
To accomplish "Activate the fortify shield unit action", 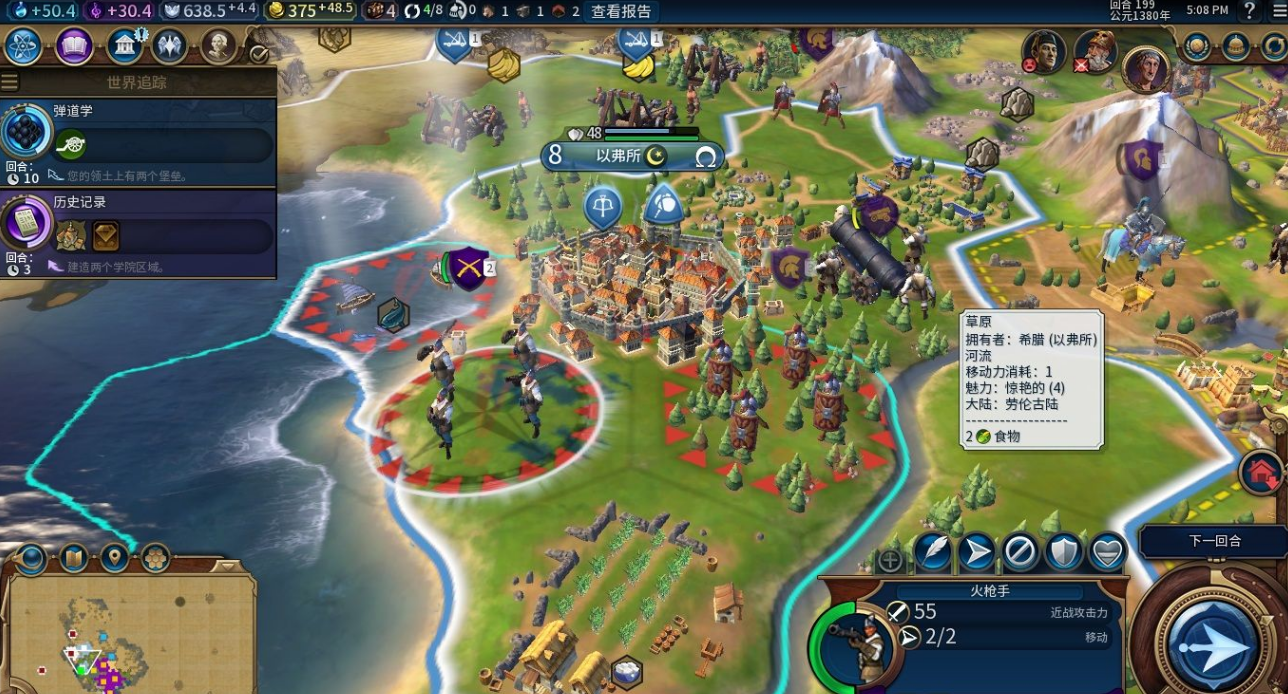I will coord(1064,553).
